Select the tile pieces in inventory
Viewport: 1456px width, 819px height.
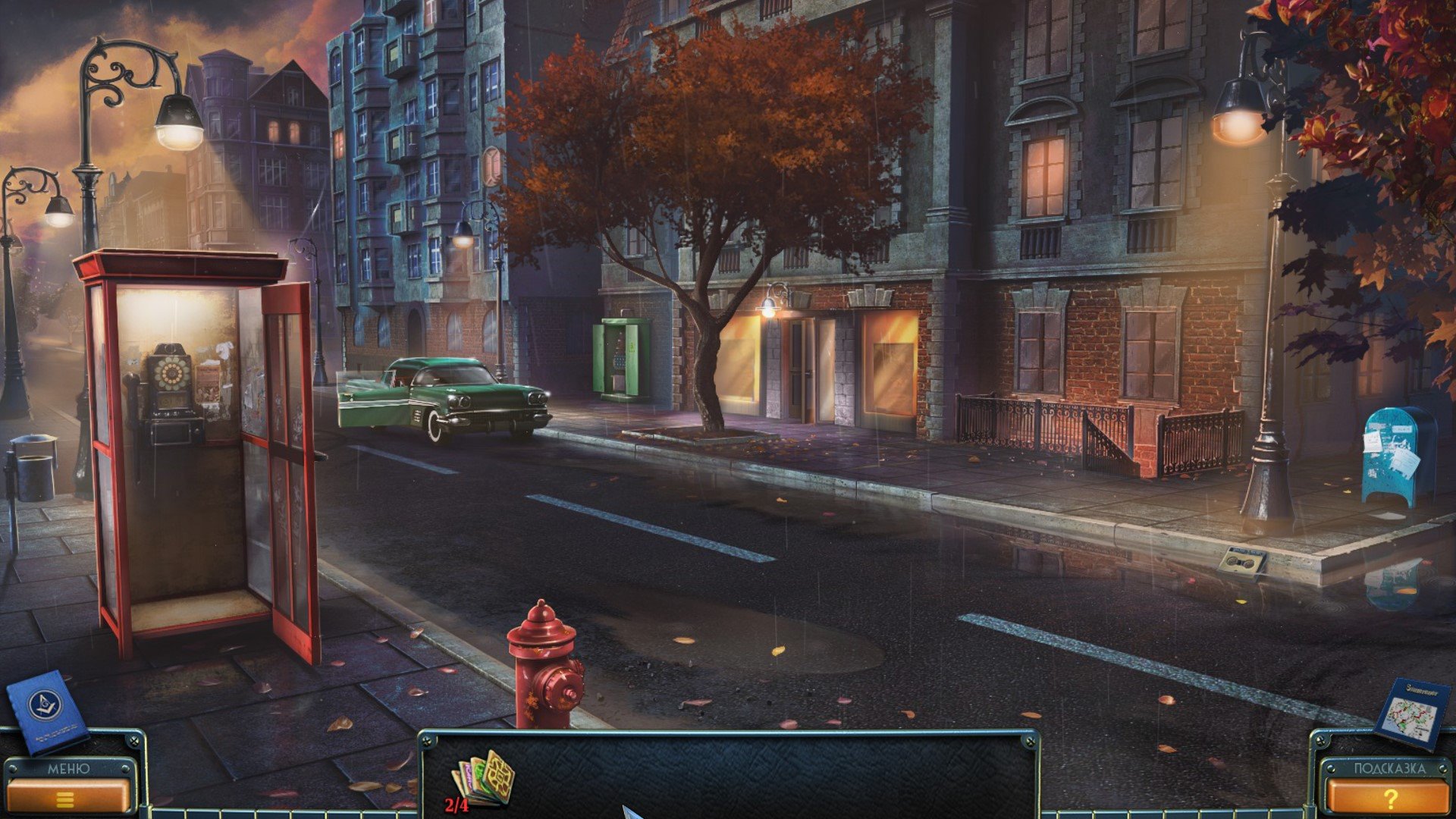click(484, 779)
